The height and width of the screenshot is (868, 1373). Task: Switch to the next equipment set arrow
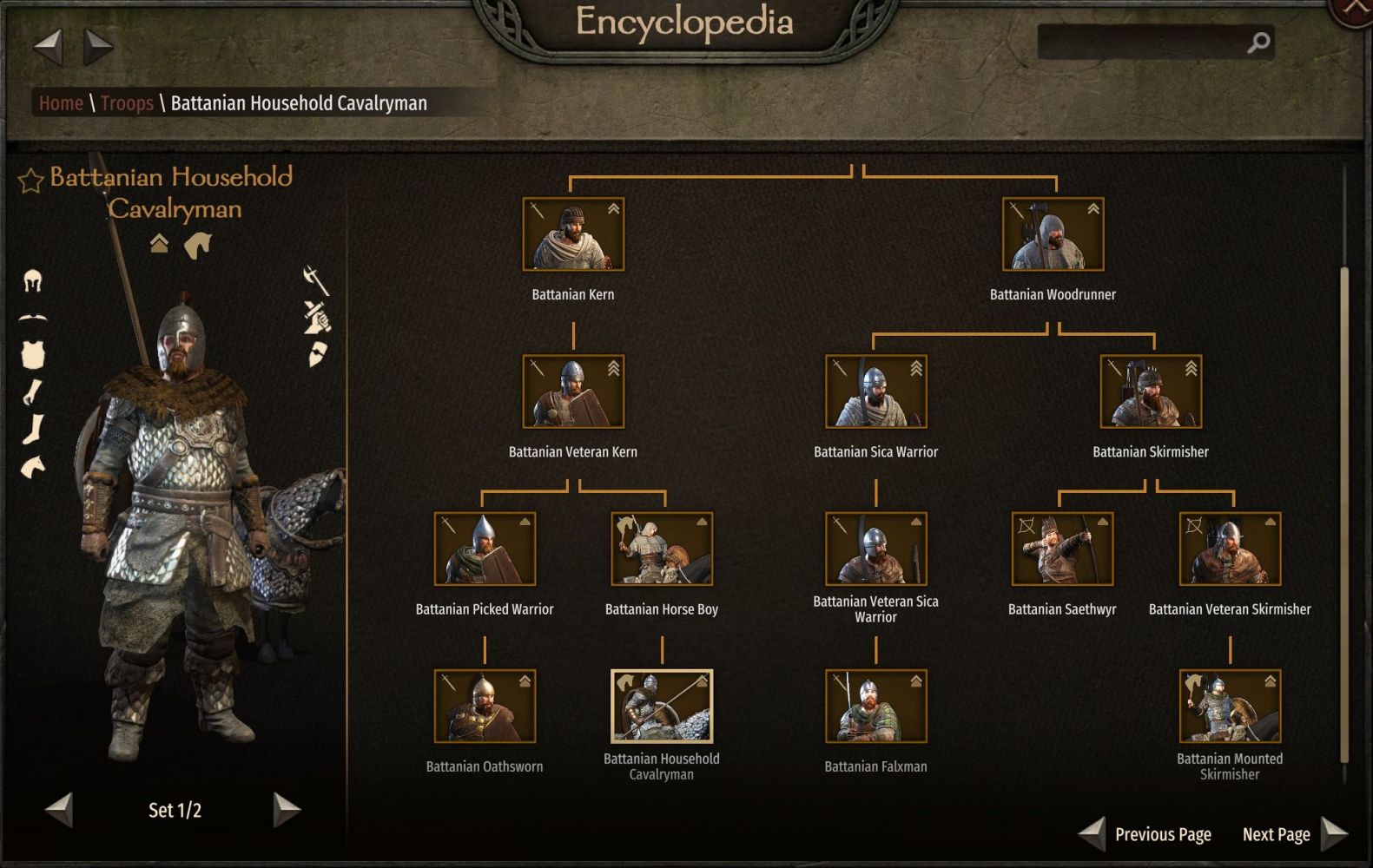pyautogui.click(x=287, y=810)
